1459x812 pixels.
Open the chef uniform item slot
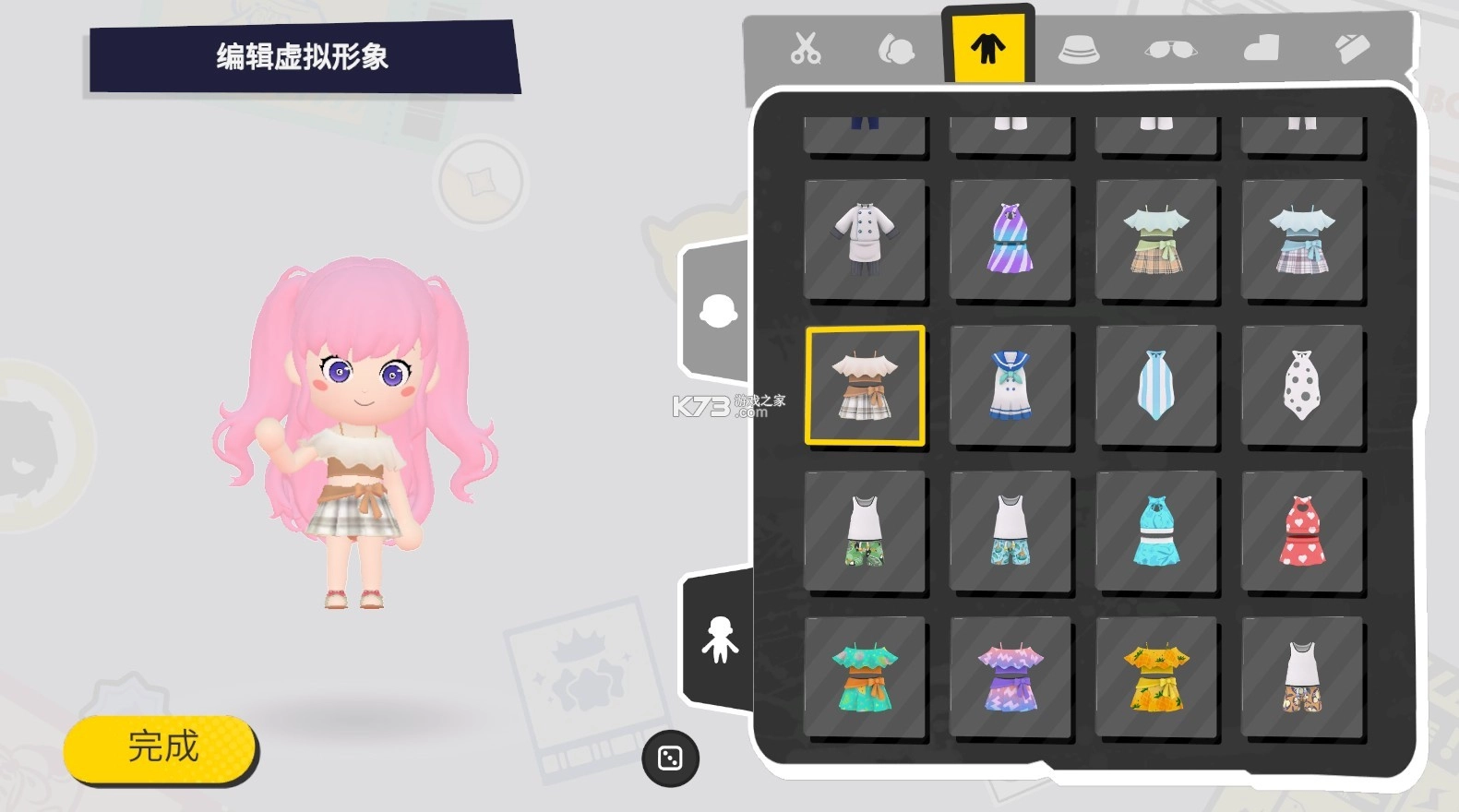point(866,241)
